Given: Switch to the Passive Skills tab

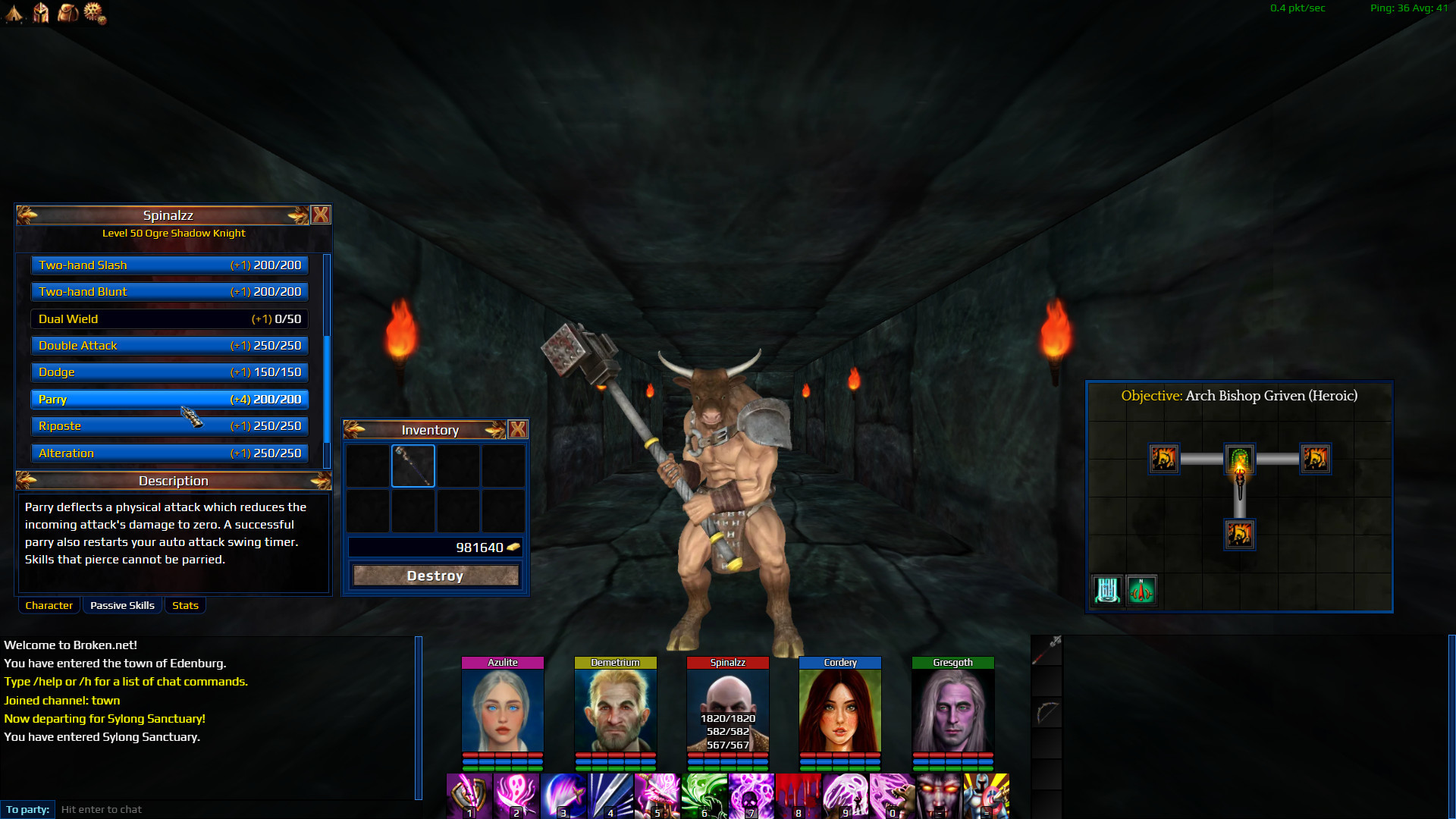Looking at the screenshot, I should point(121,605).
